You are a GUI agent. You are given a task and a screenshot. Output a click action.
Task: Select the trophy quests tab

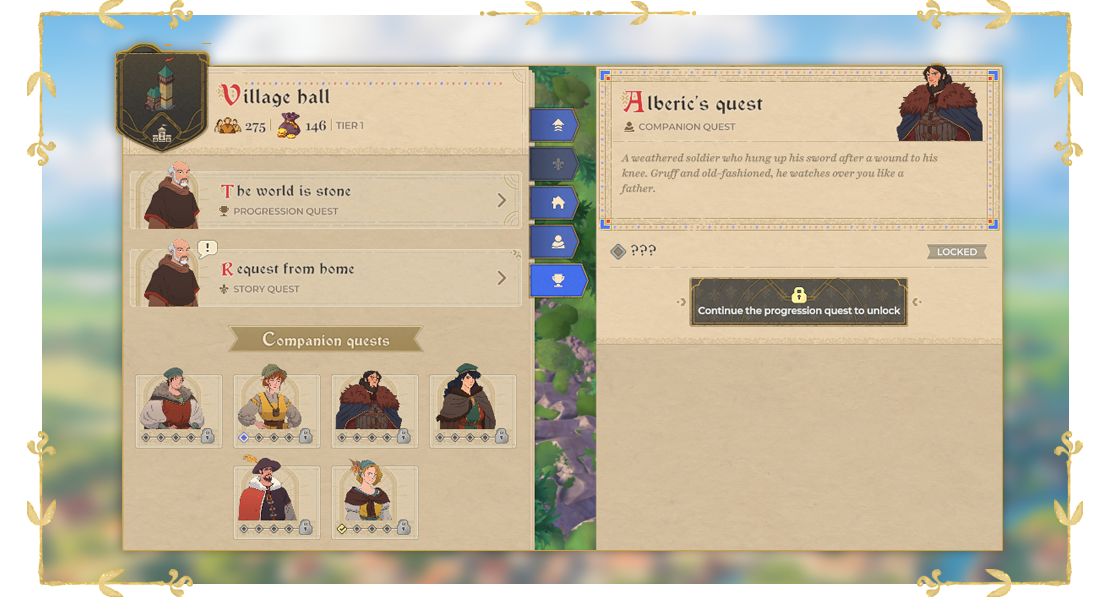(x=556, y=281)
